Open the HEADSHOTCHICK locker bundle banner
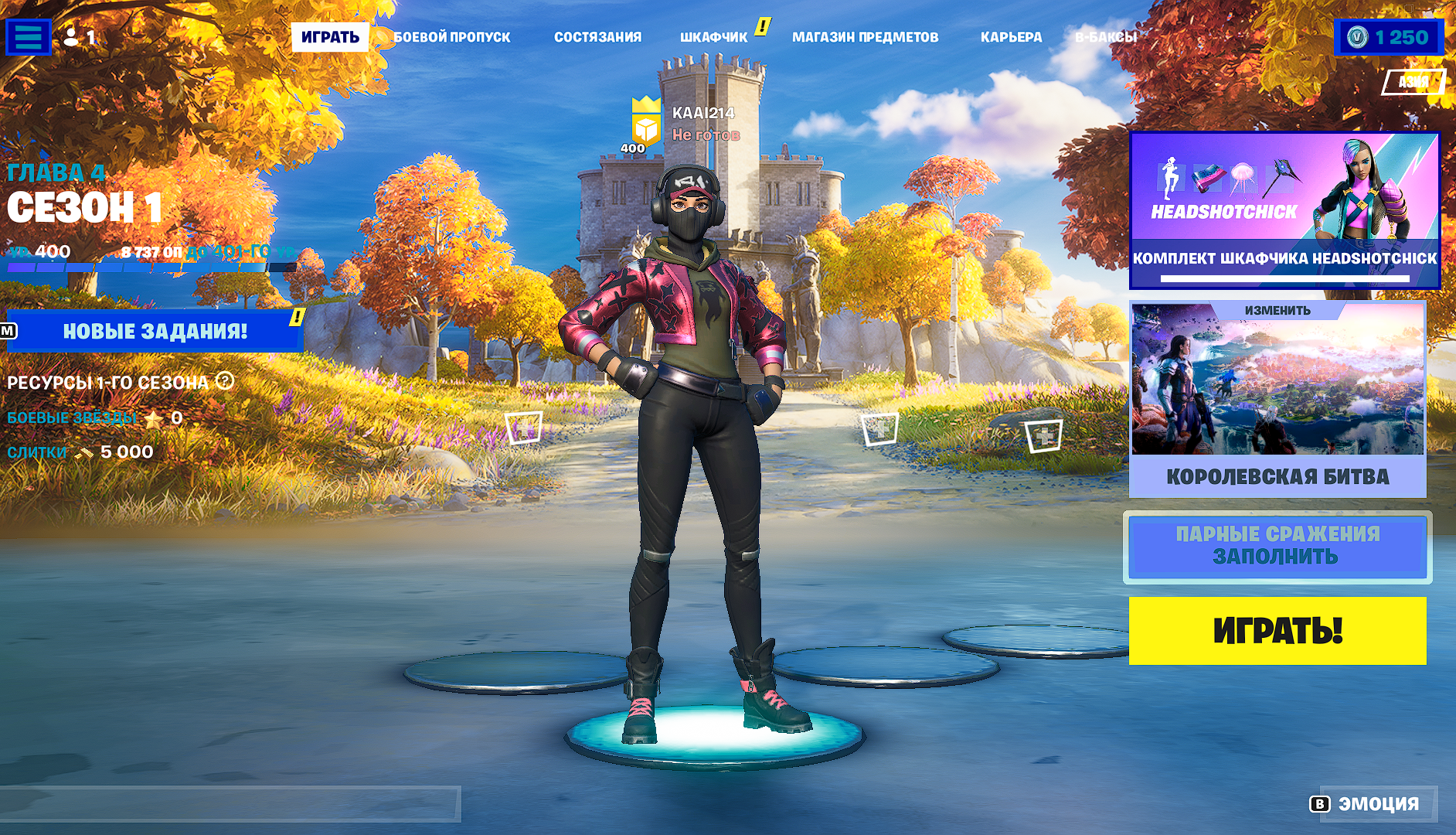The height and width of the screenshot is (835, 1456). click(1284, 210)
